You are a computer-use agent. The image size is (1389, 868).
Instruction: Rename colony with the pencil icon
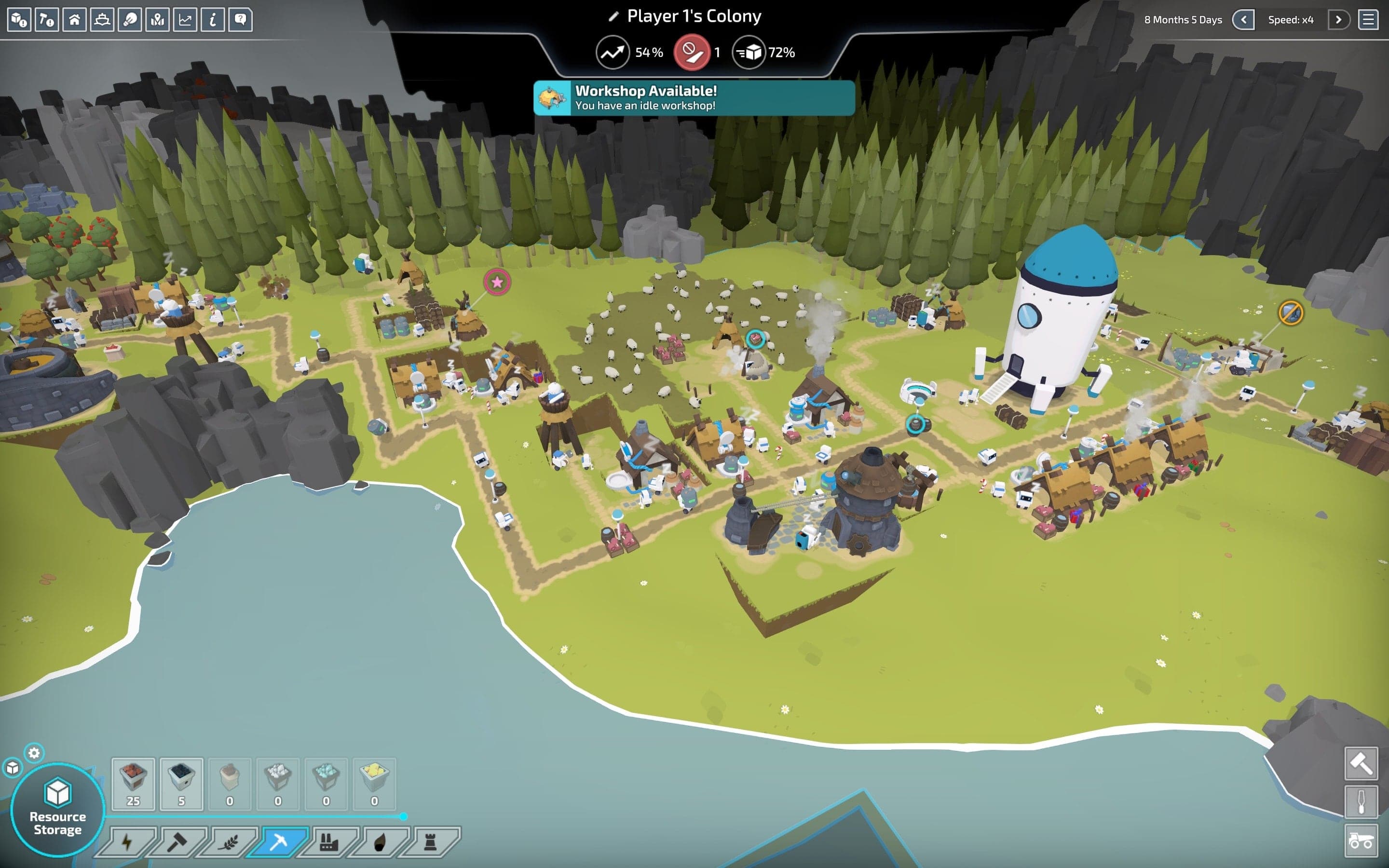point(613,17)
